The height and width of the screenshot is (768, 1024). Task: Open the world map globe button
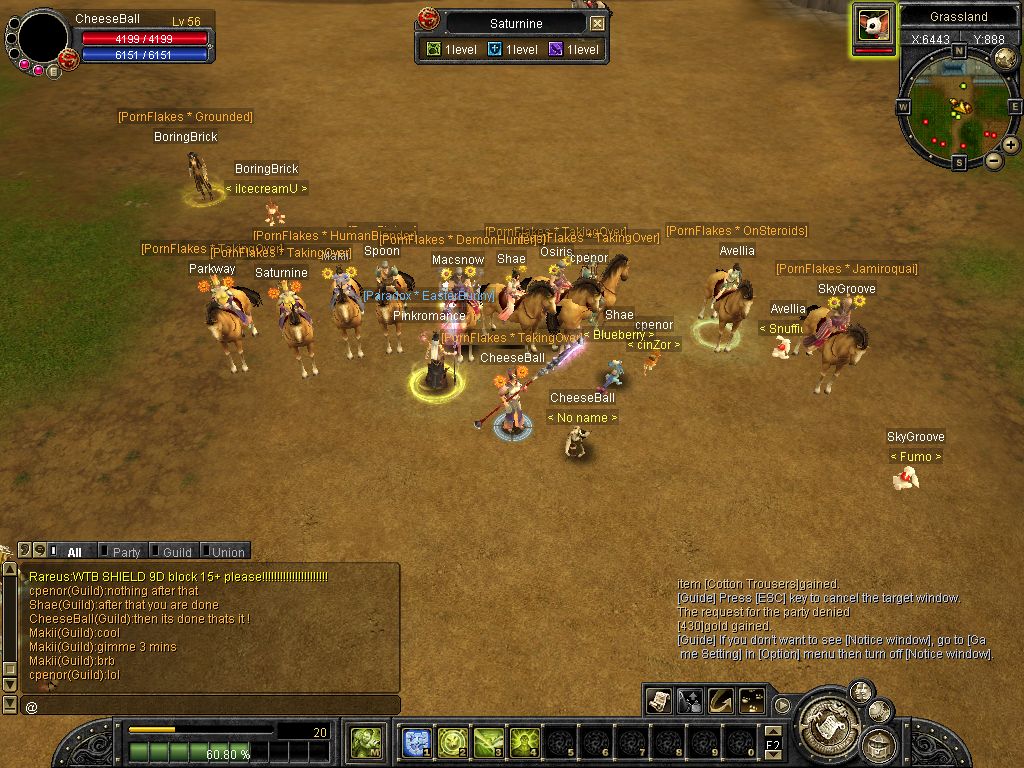[x=1006, y=57]
